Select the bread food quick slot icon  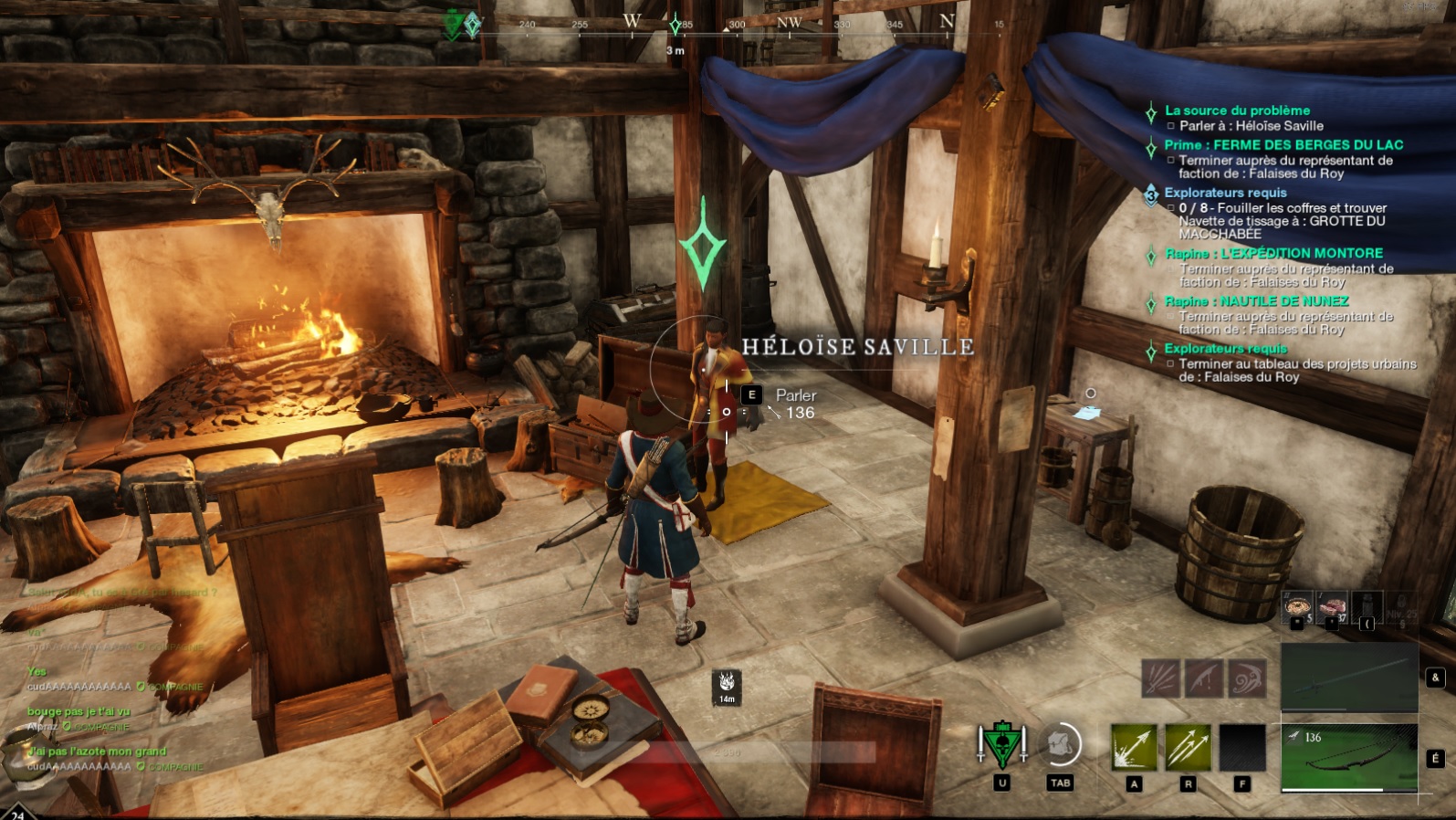click(1296, 605)
